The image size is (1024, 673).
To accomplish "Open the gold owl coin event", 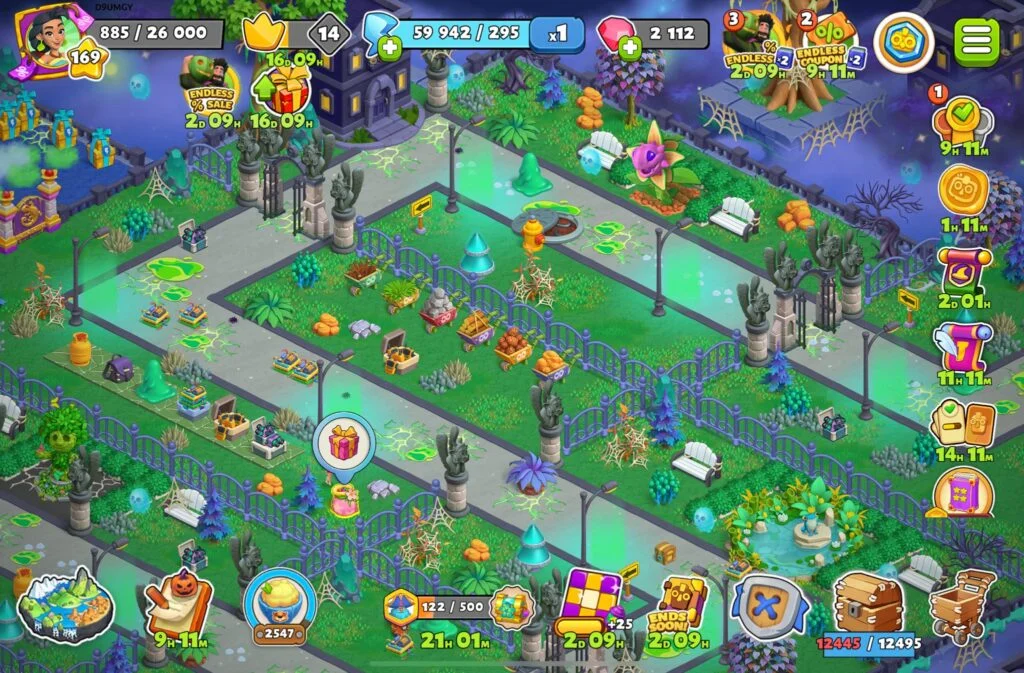I will click(962, 190).
